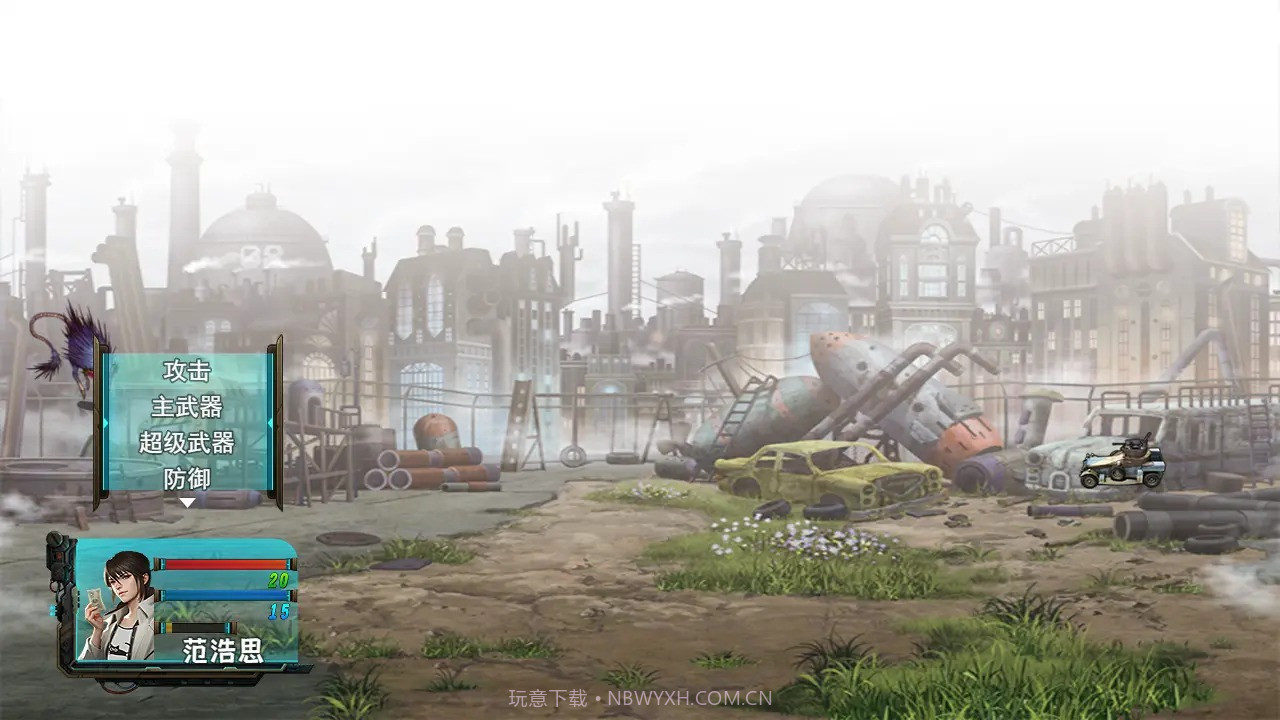Select the 攻击 attack command
Viewport: 1280px width, 720px height.
point(187,371)
